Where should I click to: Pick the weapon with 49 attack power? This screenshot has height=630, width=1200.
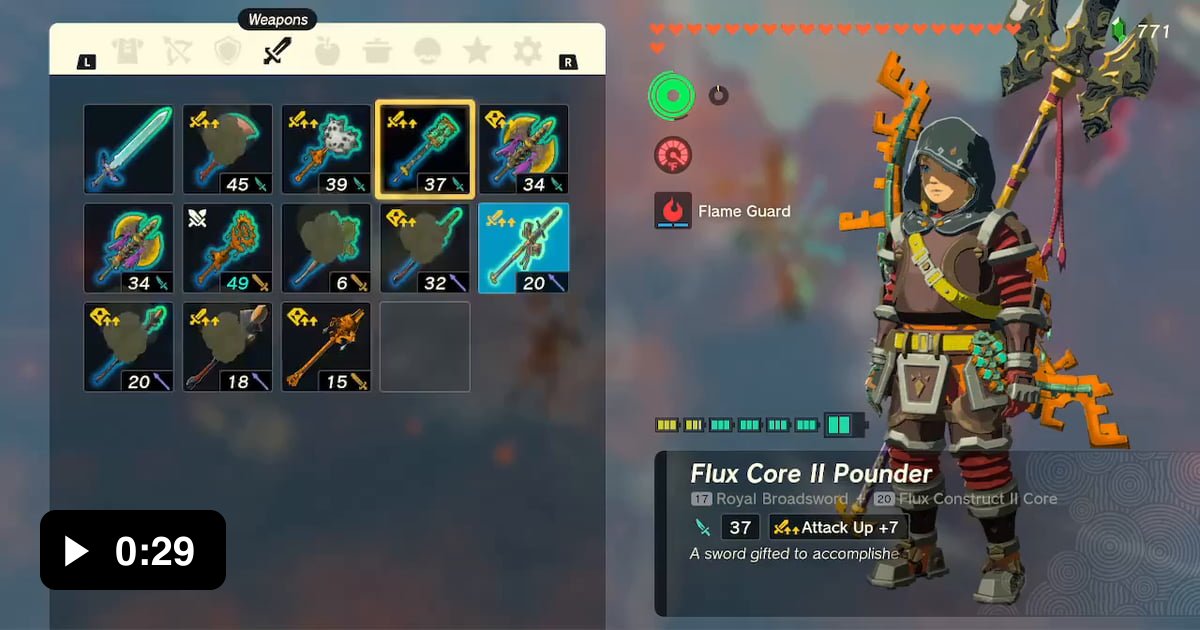tap(227, 248)
